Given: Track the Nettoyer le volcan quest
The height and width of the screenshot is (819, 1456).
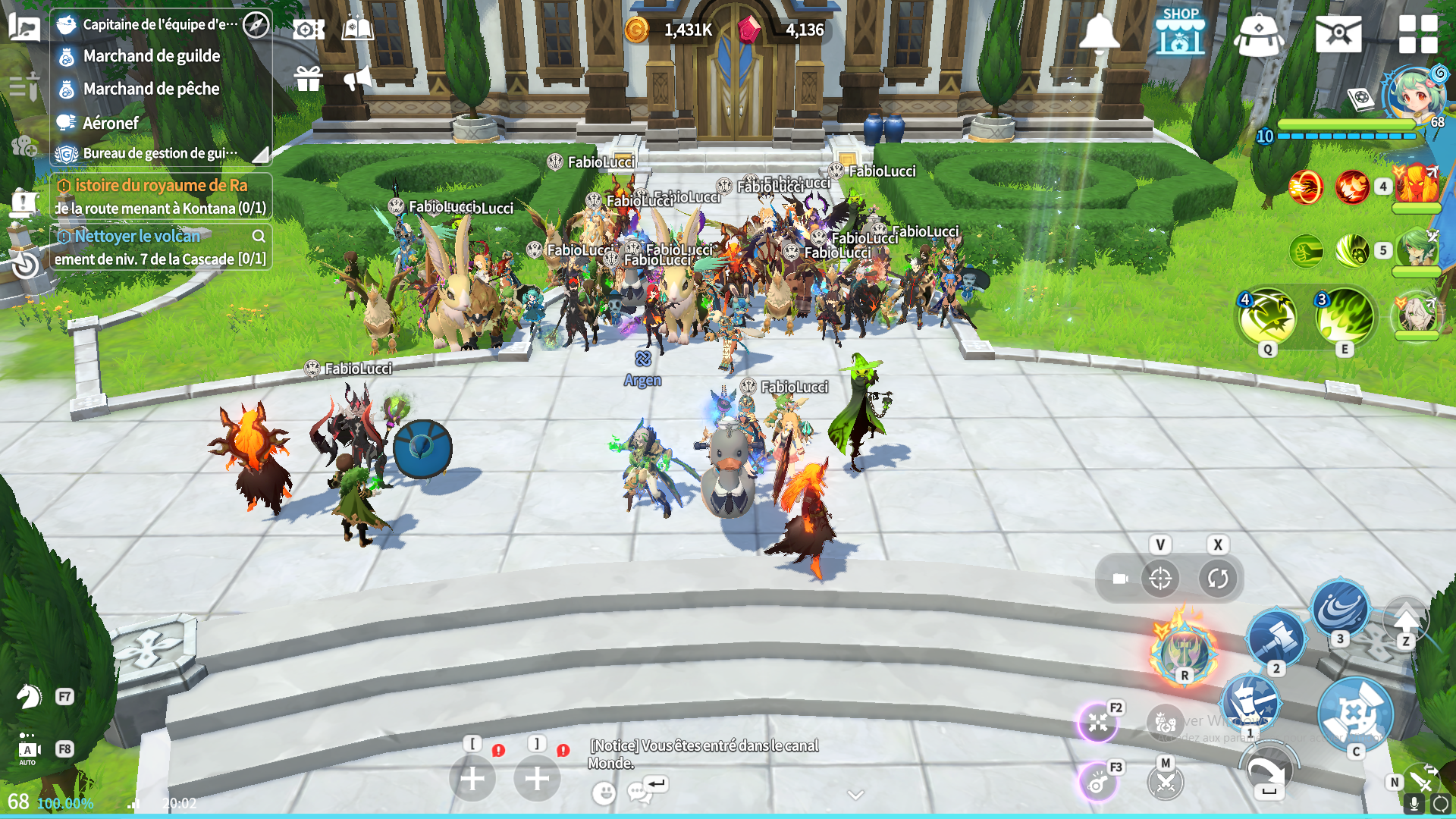Looking at the screenshot, I should coord(137,237).
